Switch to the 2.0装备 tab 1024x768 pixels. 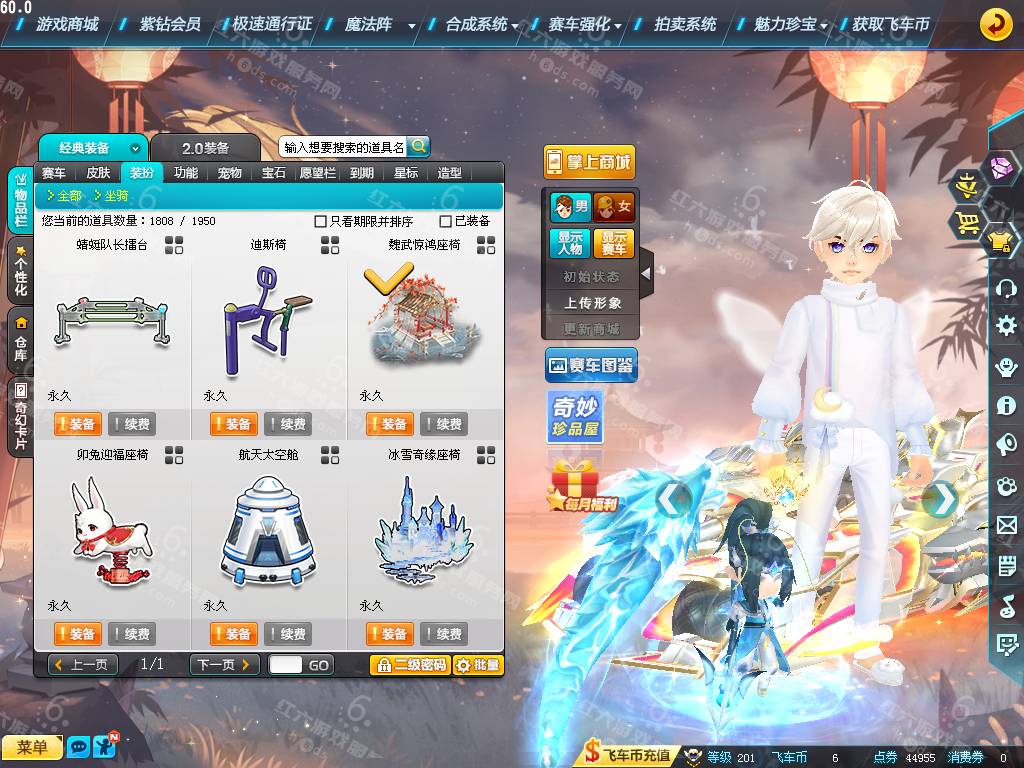click(x=205, y=148)
